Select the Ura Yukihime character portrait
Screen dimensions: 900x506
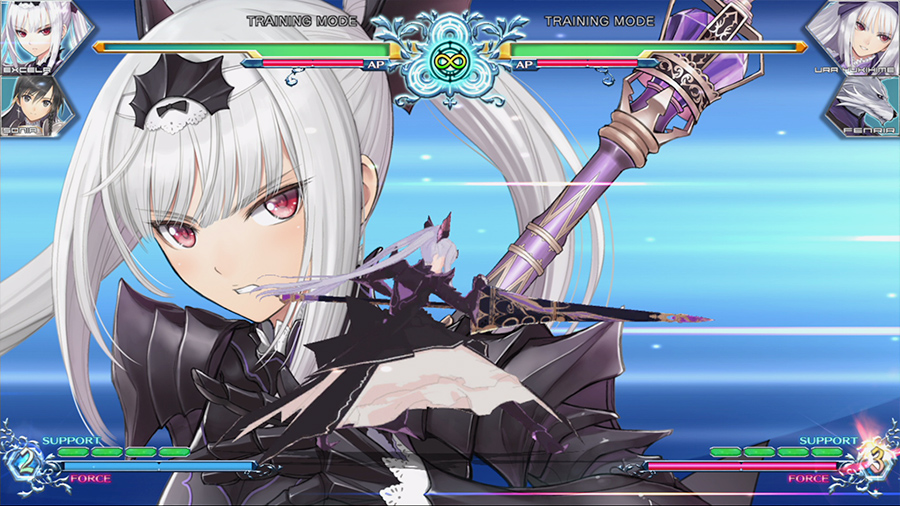point(862,36)
